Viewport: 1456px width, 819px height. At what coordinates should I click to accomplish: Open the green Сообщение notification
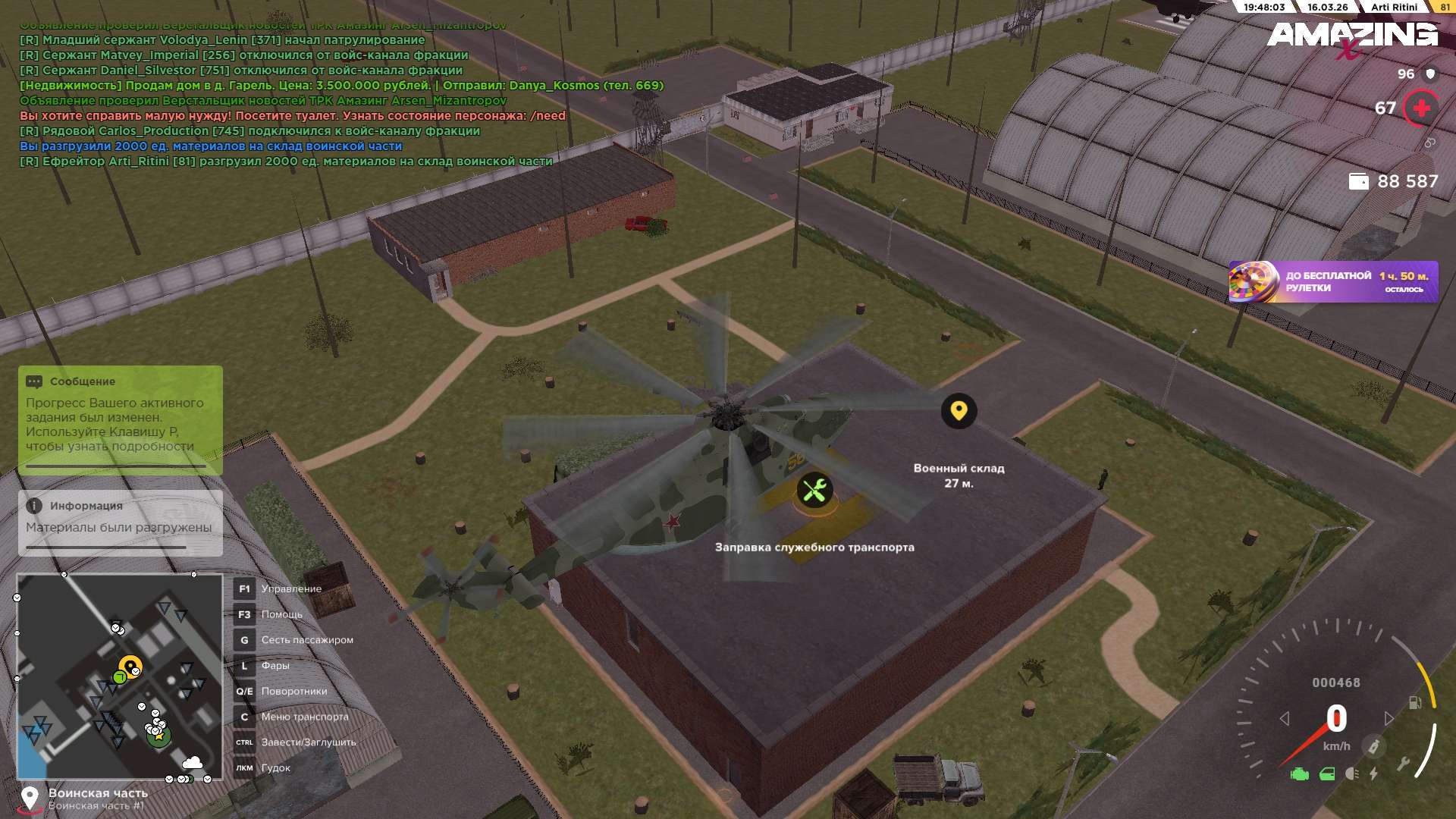click(120, 419)
